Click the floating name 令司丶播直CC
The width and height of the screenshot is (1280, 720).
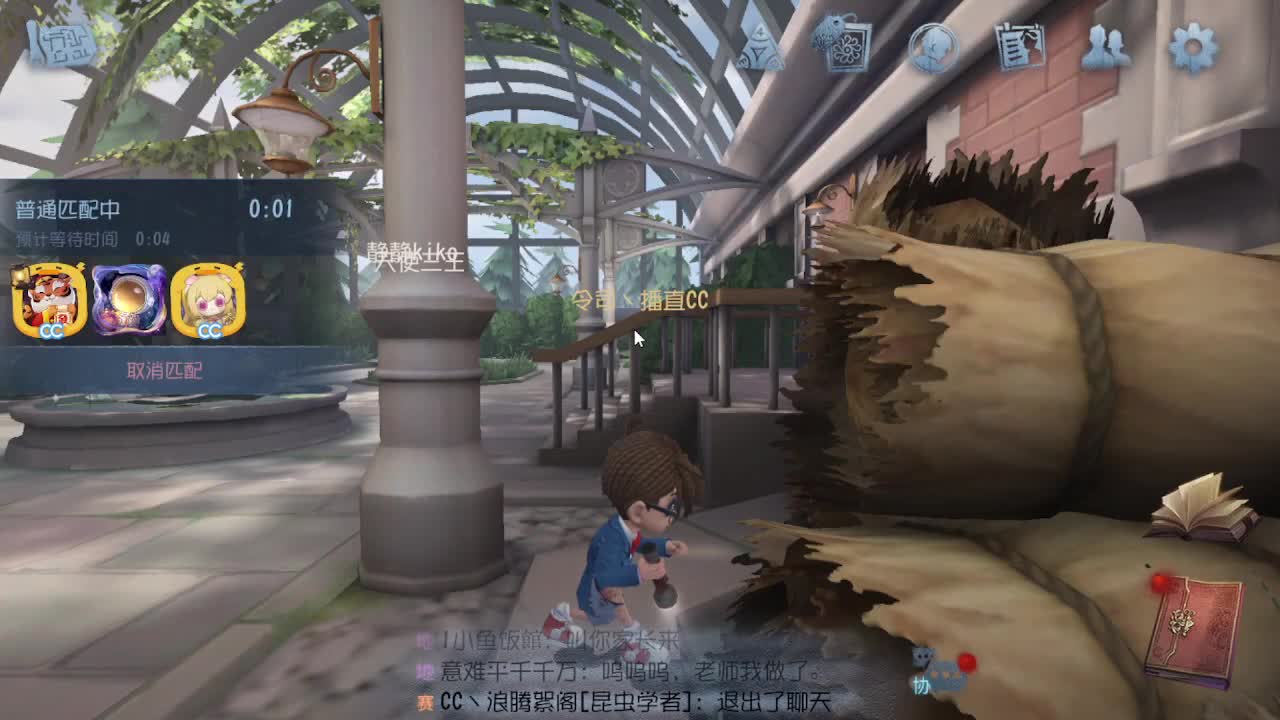(x=640, y=300)
